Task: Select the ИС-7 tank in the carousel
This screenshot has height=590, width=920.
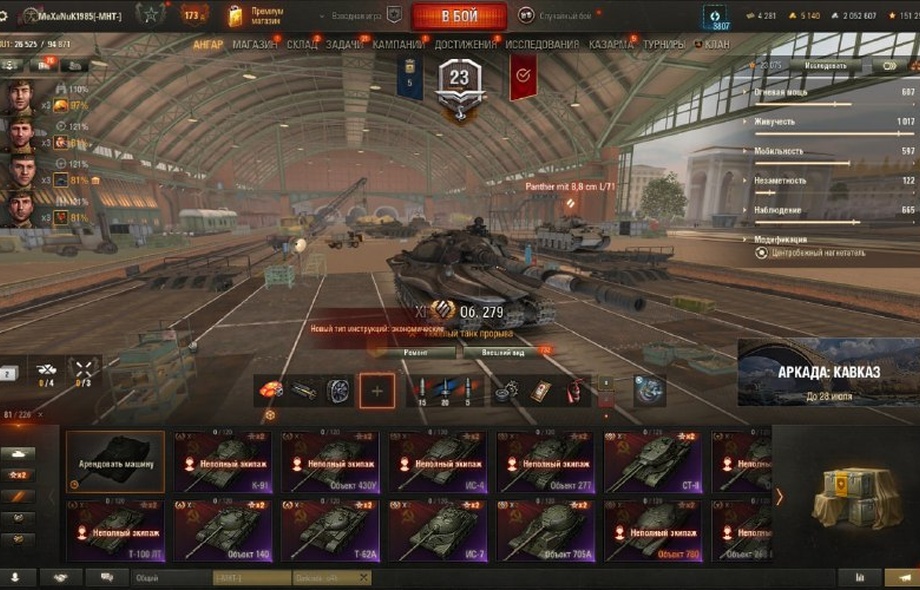Action: click(437, 530)
